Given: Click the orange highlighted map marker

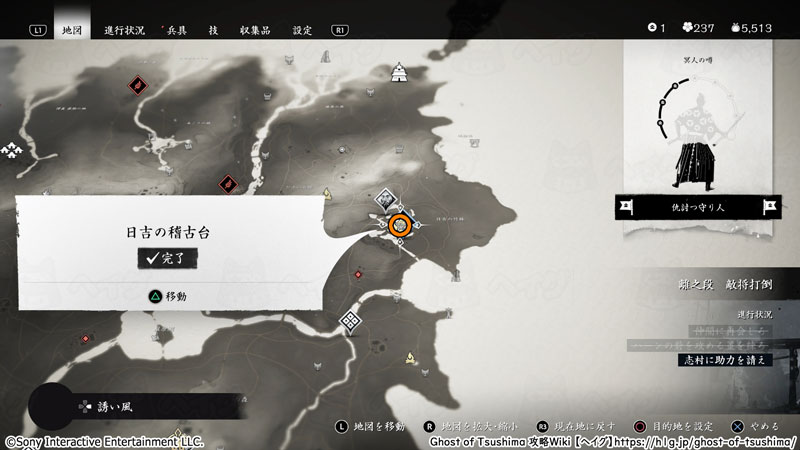Looking at the screenshot, I should pyautogui.click(x=401, y=225).
